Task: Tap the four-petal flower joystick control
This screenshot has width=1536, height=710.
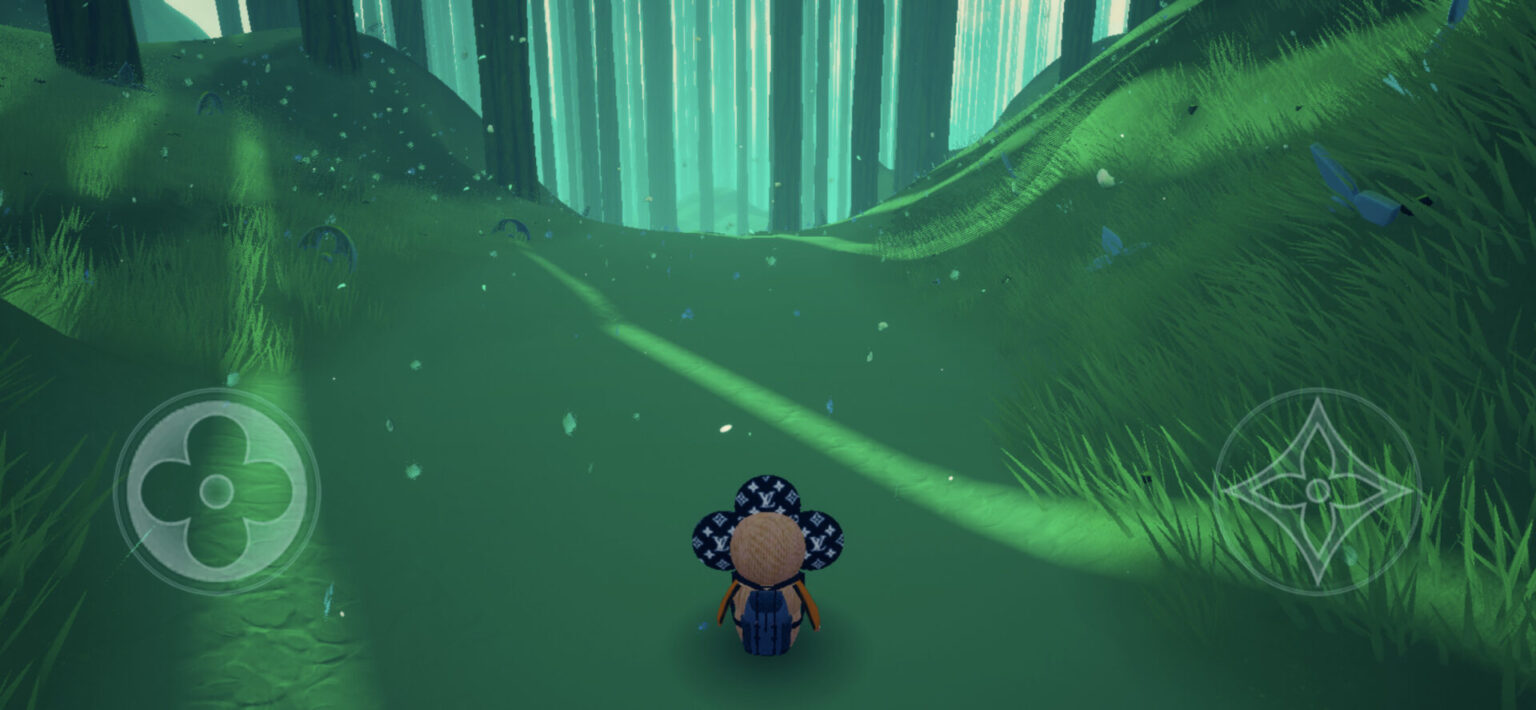Action: (216, 491)
